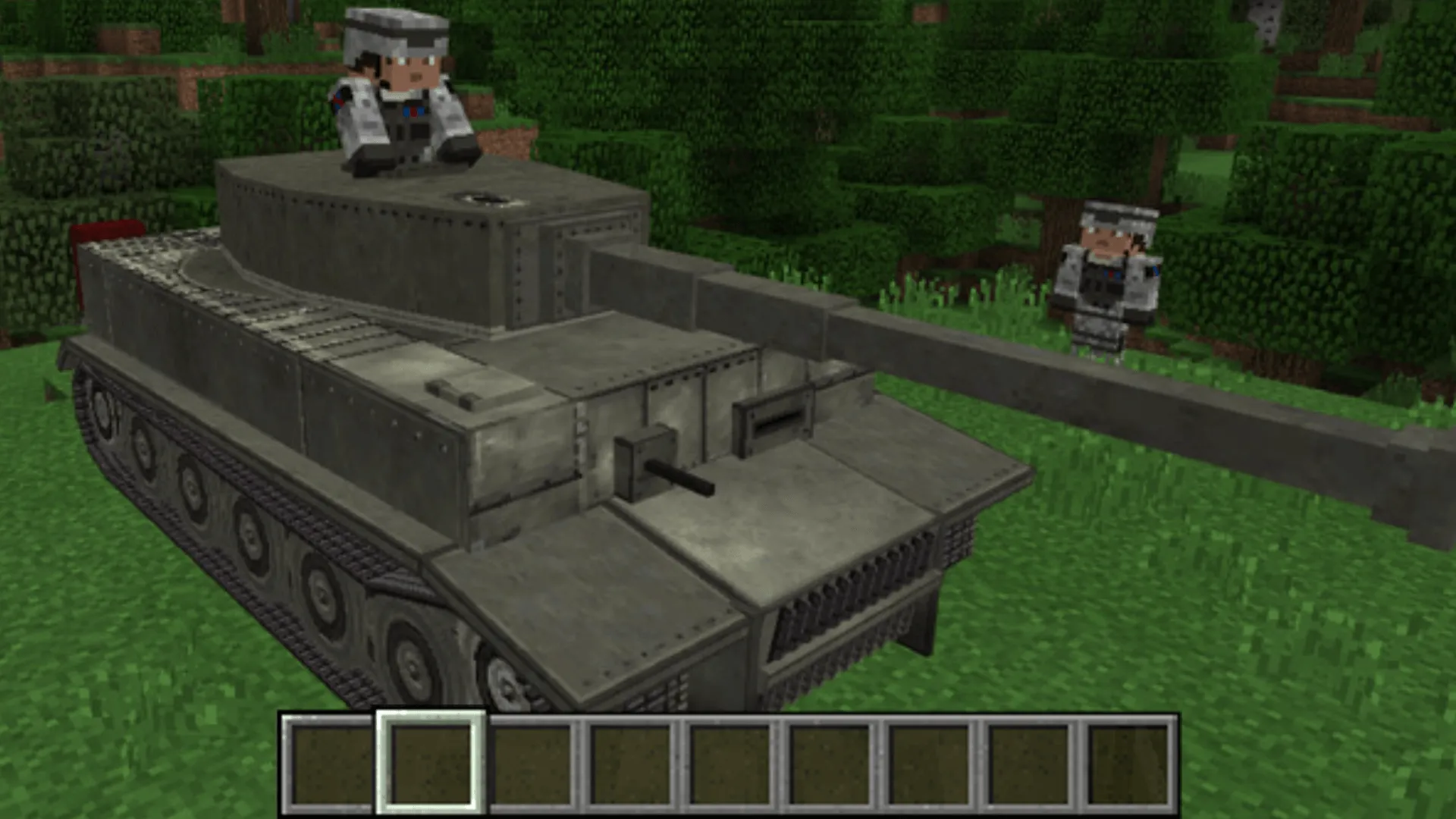Click the soldier sitting on the tank
1456x819 pixels.
point(406,87)
